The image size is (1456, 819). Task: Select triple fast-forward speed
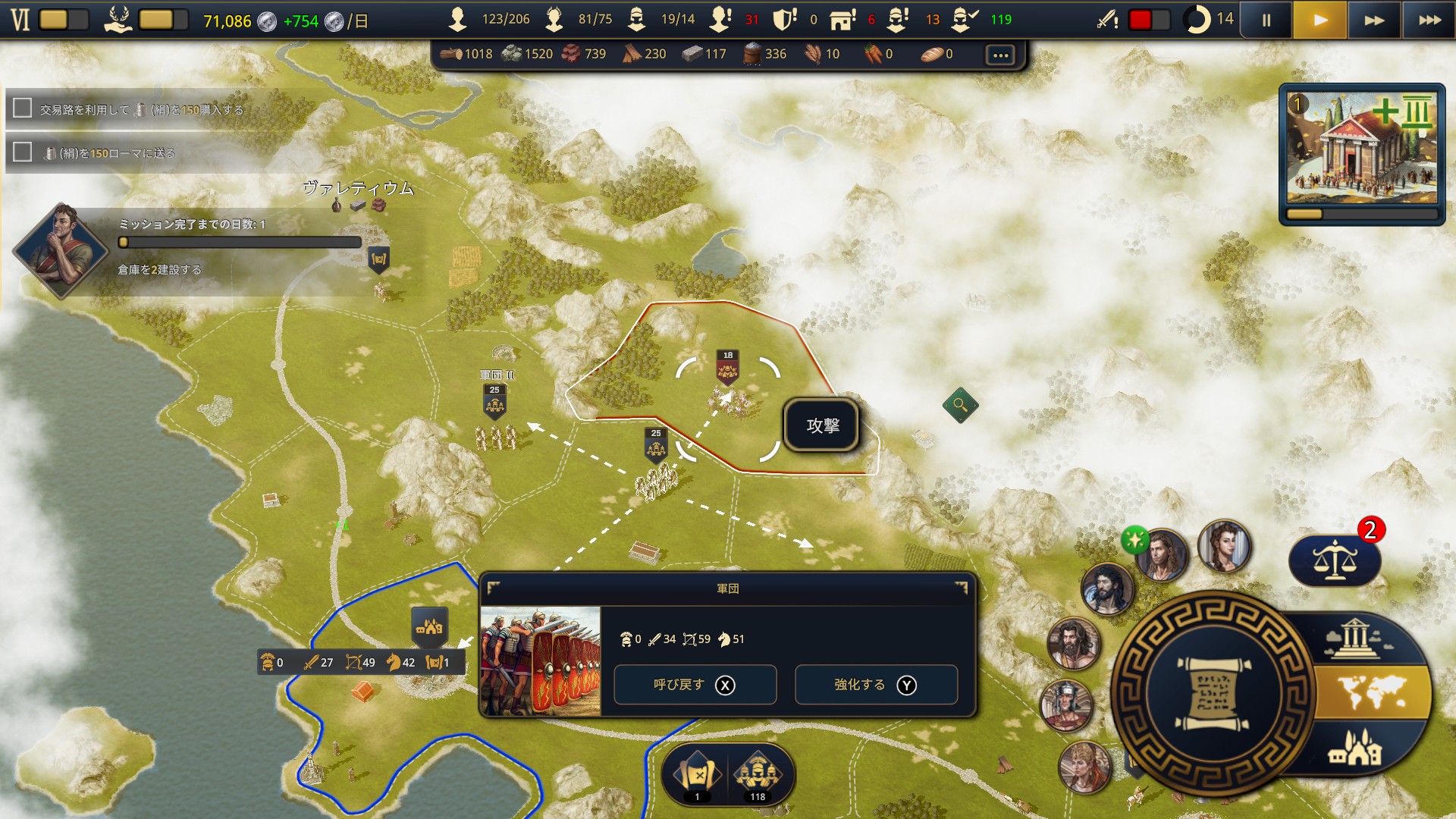(1429, 20)
